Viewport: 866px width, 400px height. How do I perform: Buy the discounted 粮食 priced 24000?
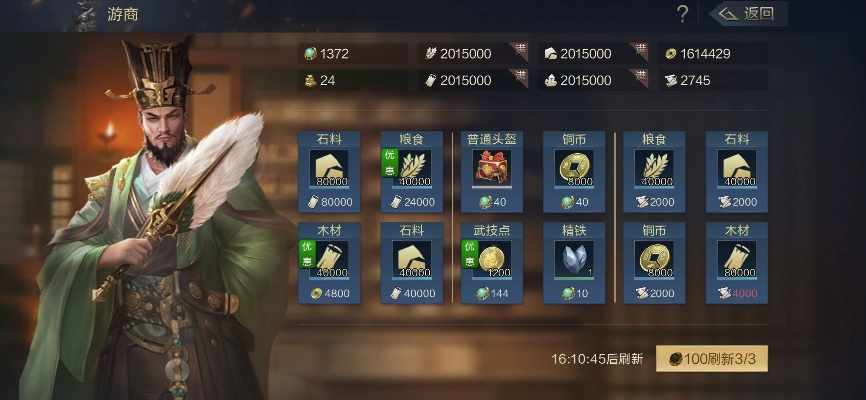(x=411, y=172)
